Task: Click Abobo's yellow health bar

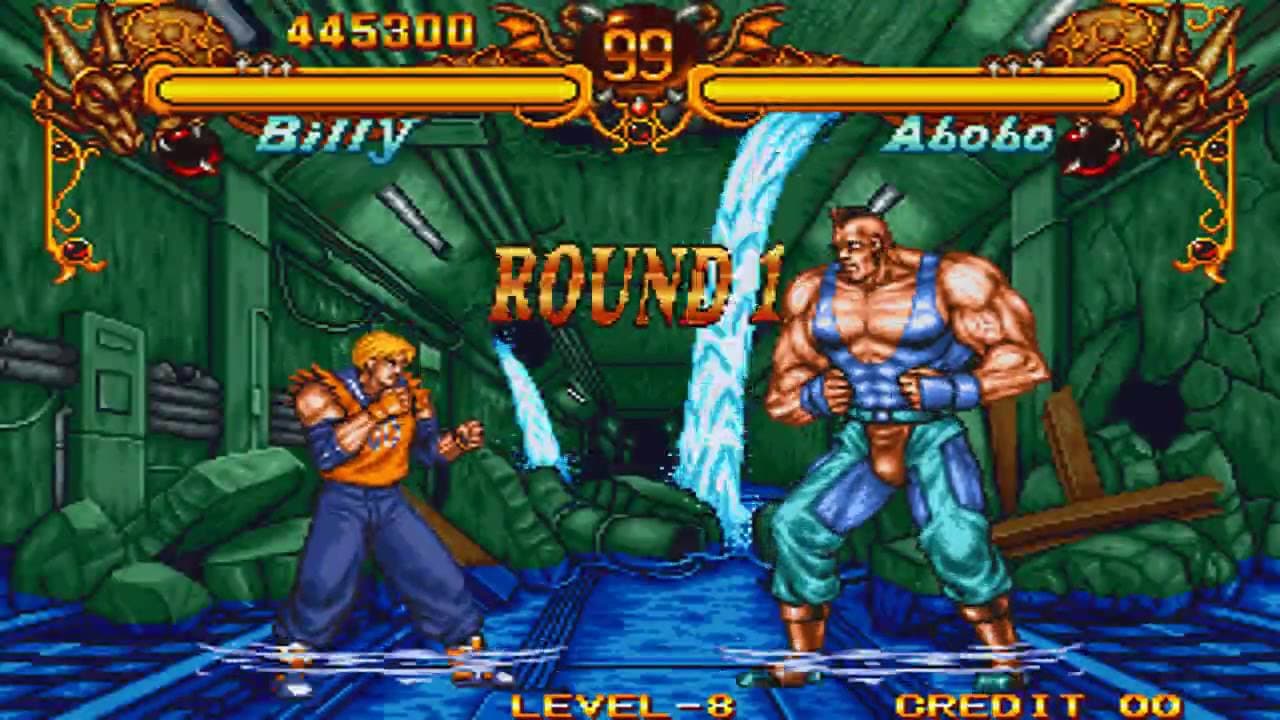Action: (x=910, y=90)
